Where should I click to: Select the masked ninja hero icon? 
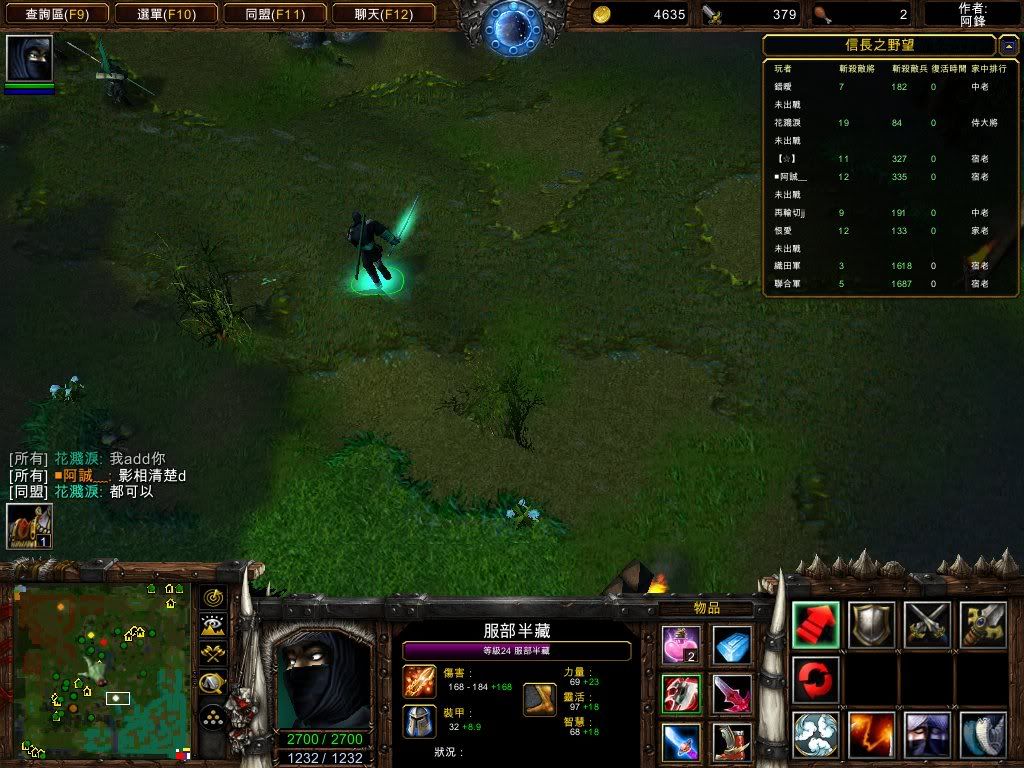(x=29, y=59)
